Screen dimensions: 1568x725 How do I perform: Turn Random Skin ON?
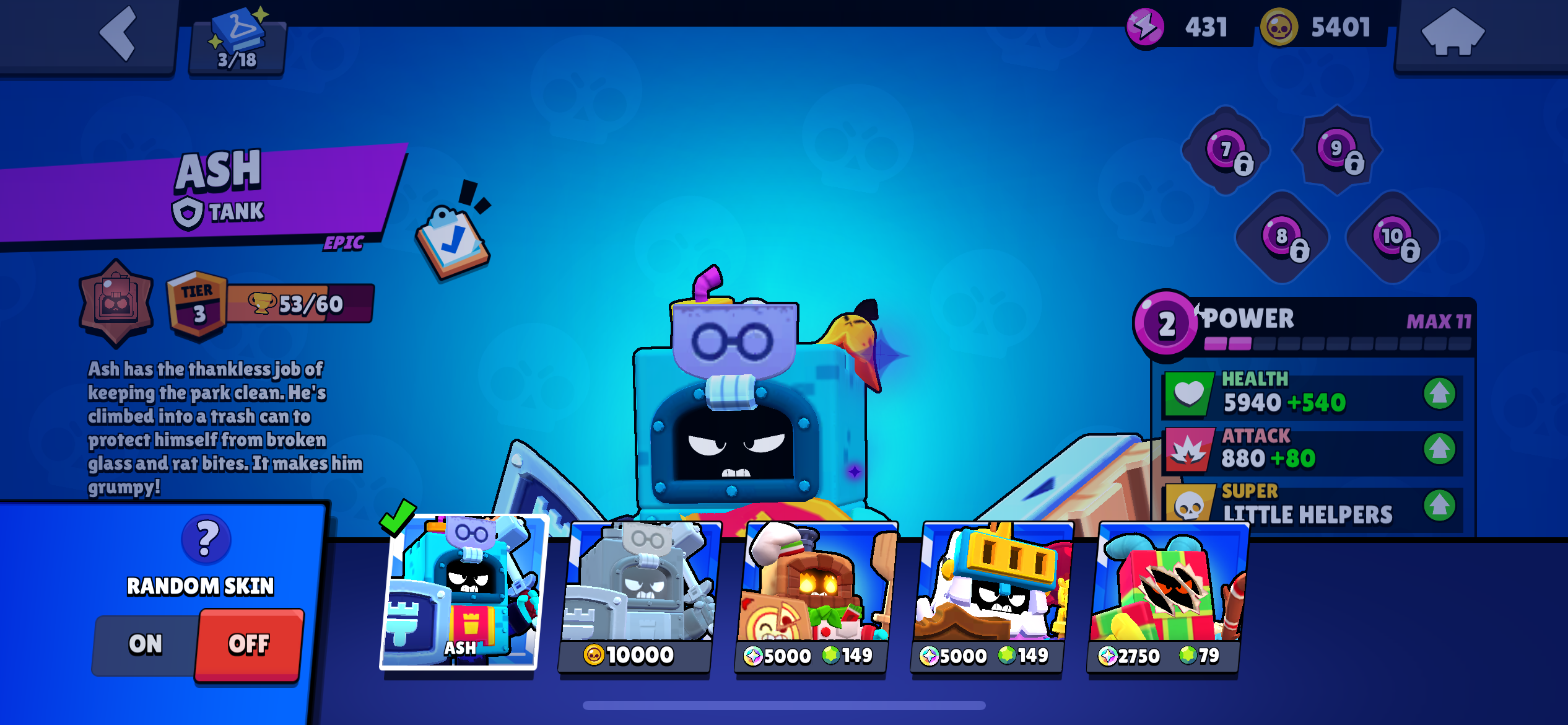pyautogui.click(x=146, y=644)
